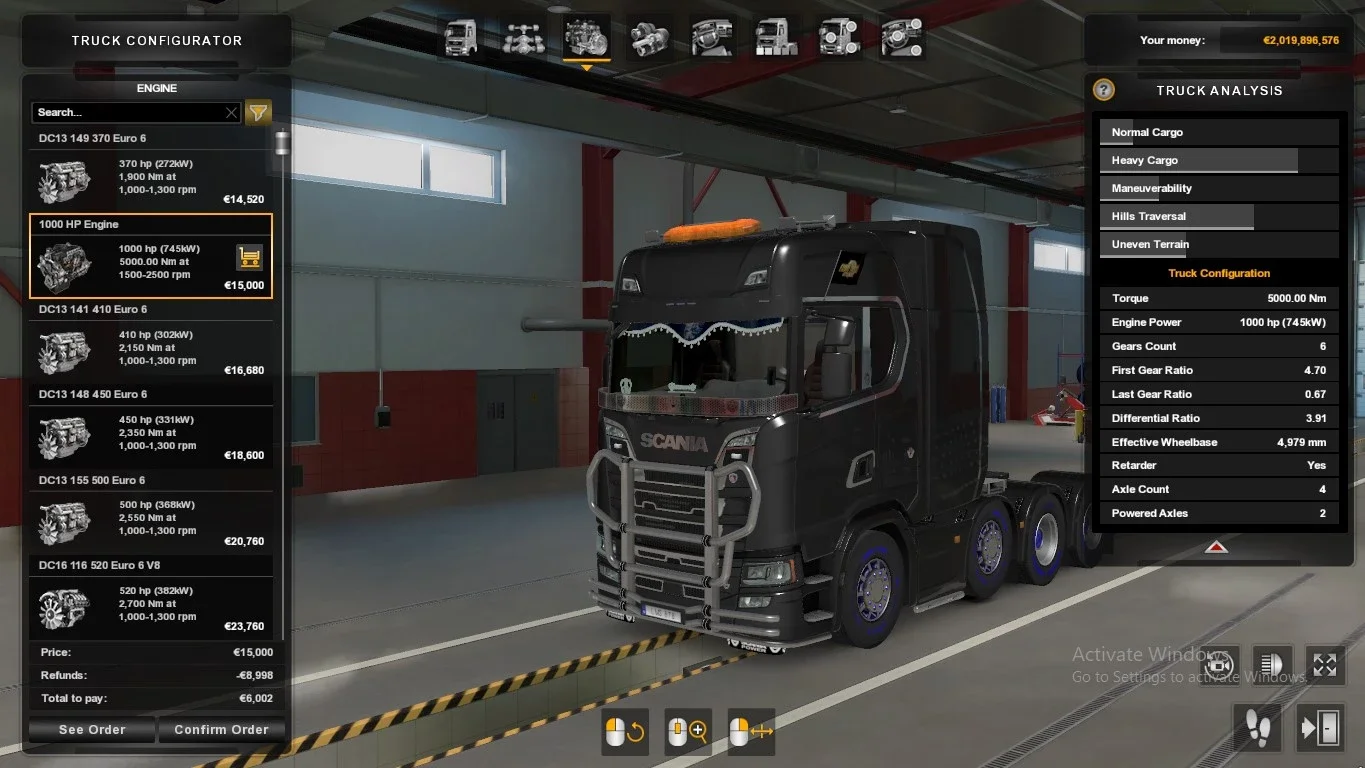Open the Interior category icon
This screenshot has height=768, width=1365.
(x=712, y=37)
